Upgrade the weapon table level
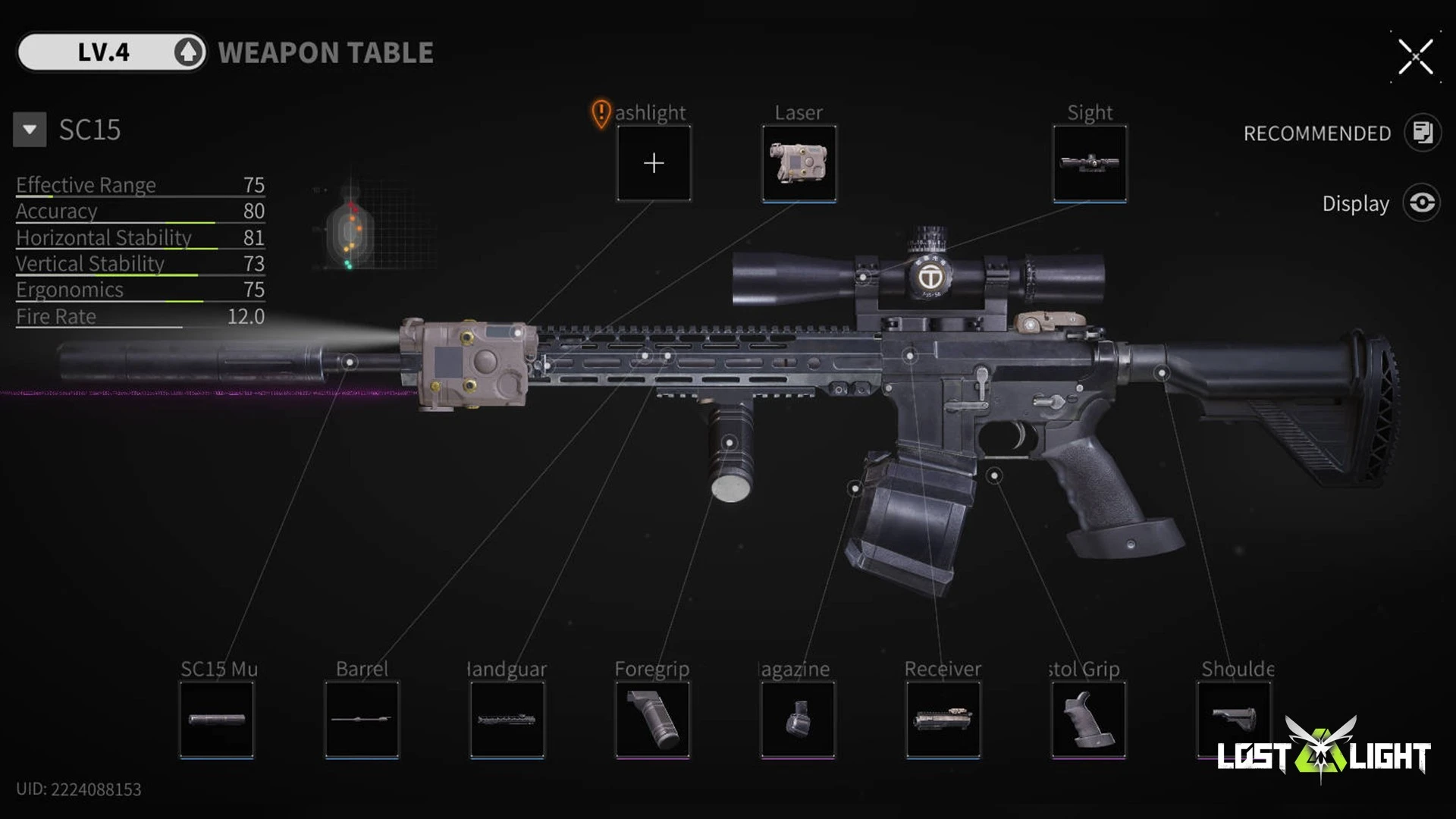 (x=188, y=52)
